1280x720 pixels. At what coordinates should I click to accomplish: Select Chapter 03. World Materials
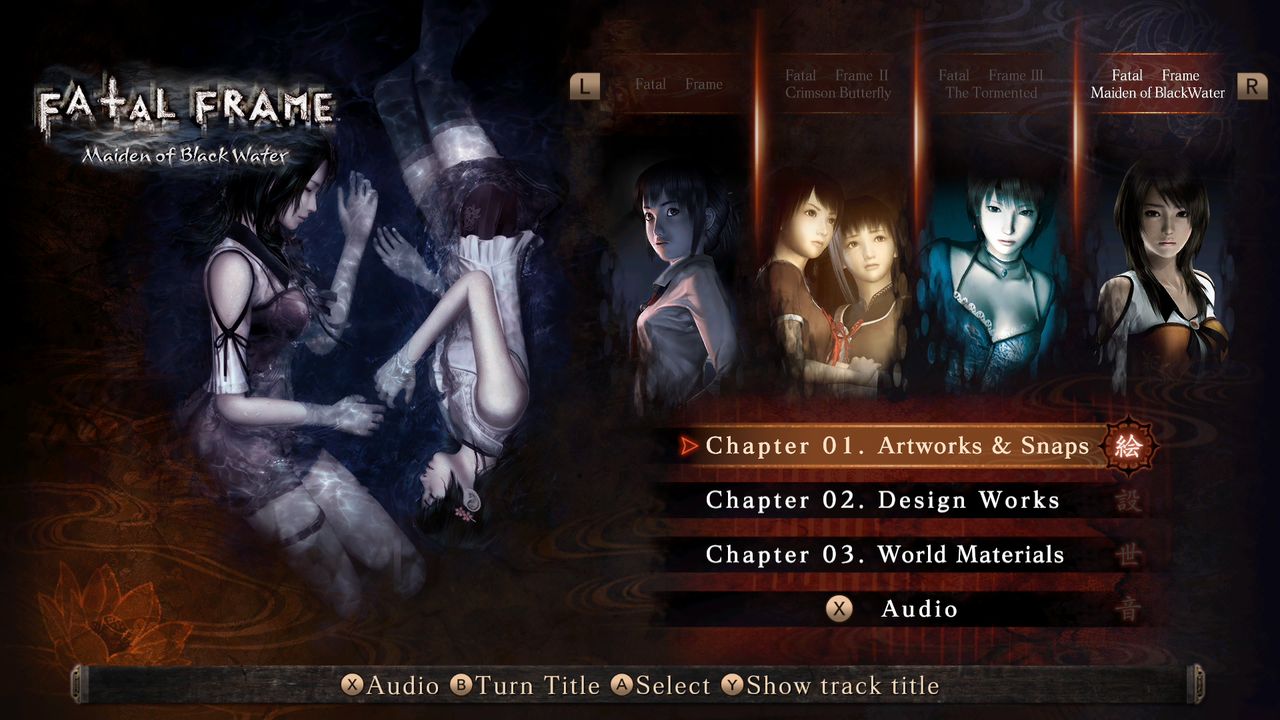coord(885,554)
